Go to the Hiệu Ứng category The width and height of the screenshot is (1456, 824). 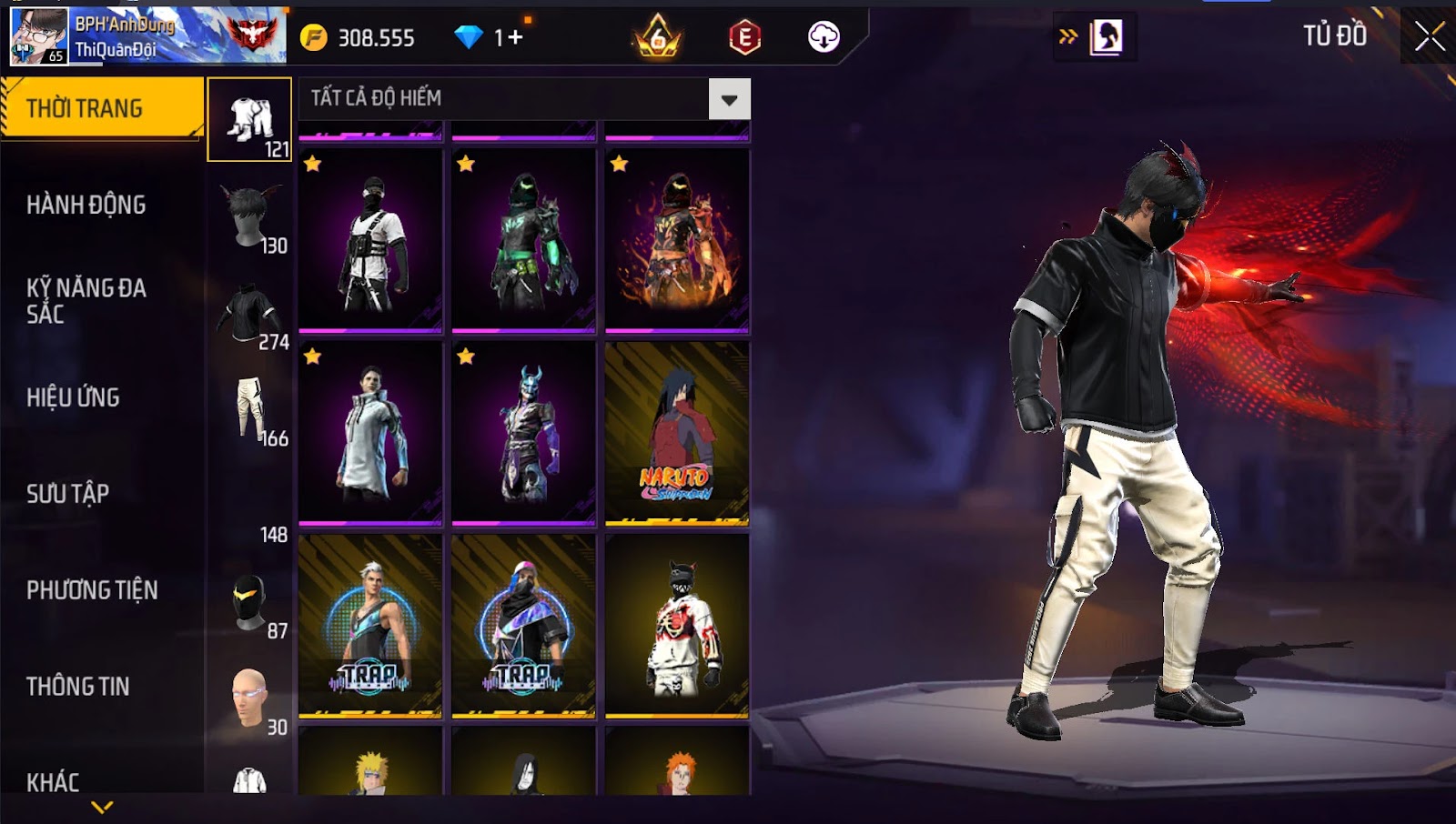[74, 397]
